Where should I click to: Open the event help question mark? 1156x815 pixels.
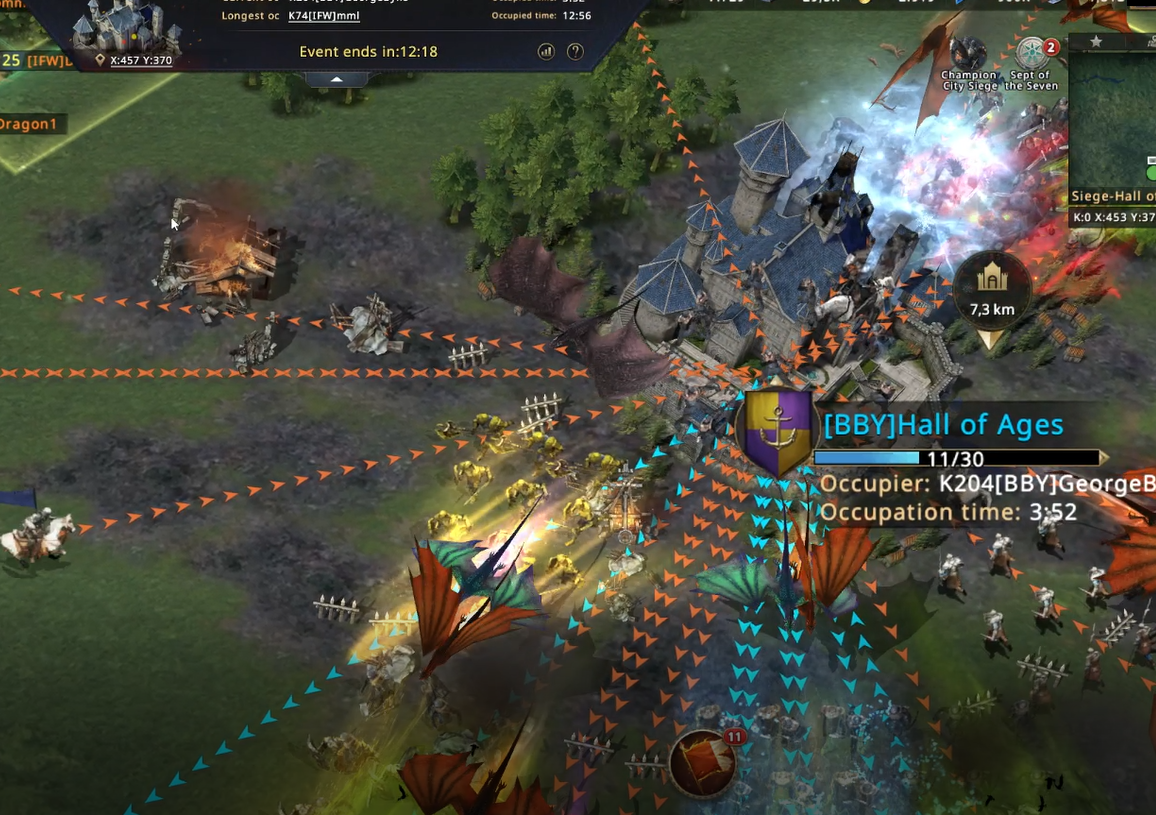[575, 51]
